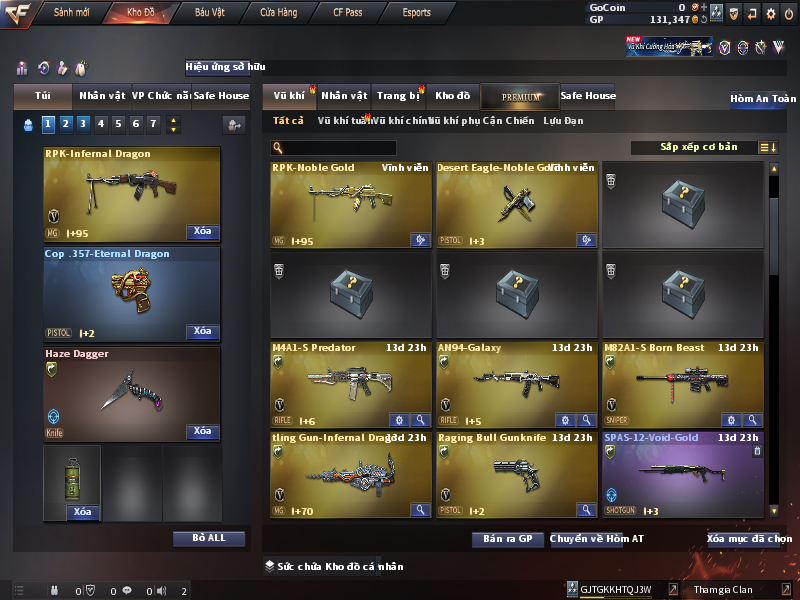Open the Sắp xếp cơ bản sort dropdown
This screenshot has width=800, height=600.
click(699, 147)
